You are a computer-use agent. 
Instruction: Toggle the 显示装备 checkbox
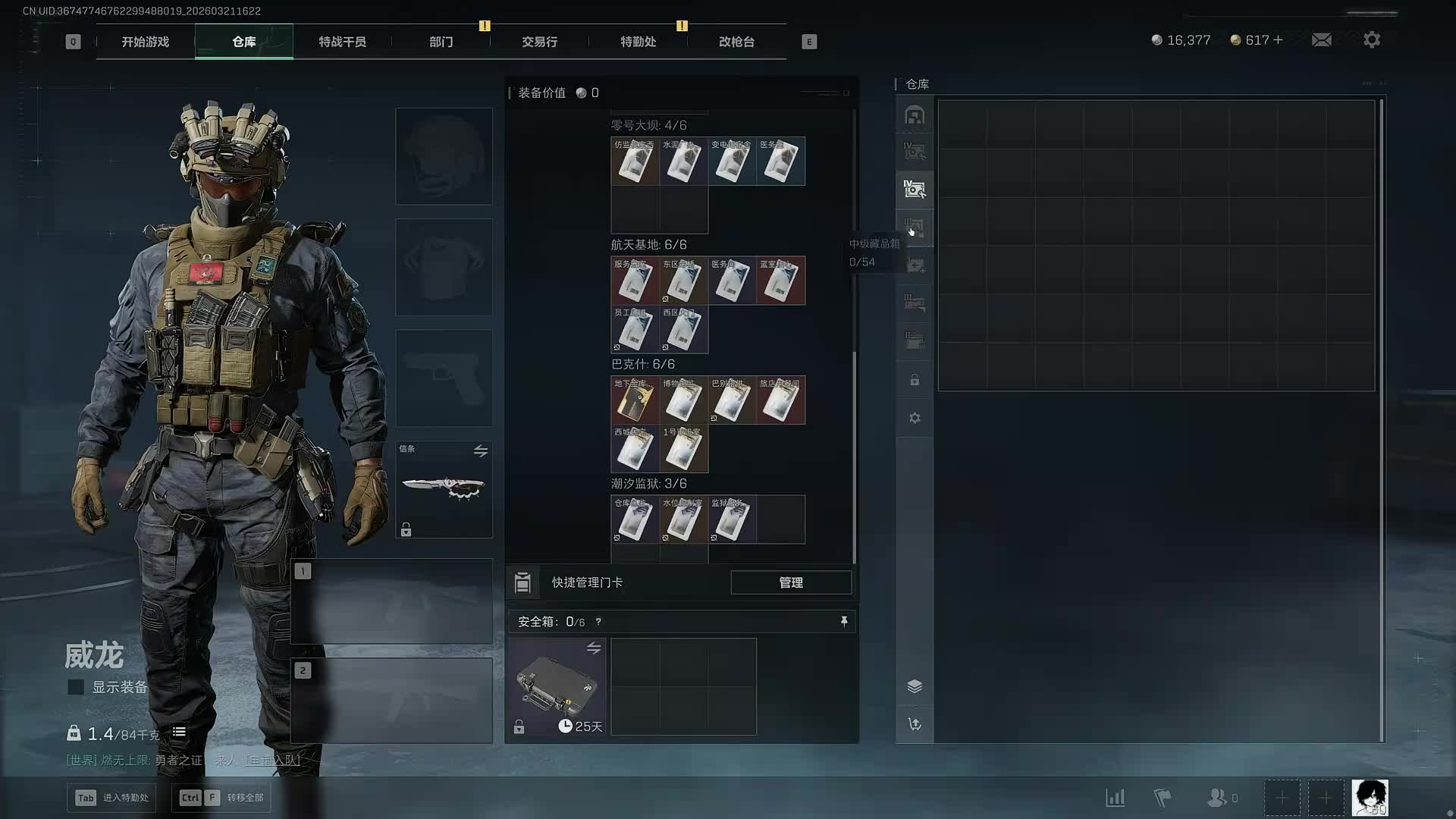point(76,687)
